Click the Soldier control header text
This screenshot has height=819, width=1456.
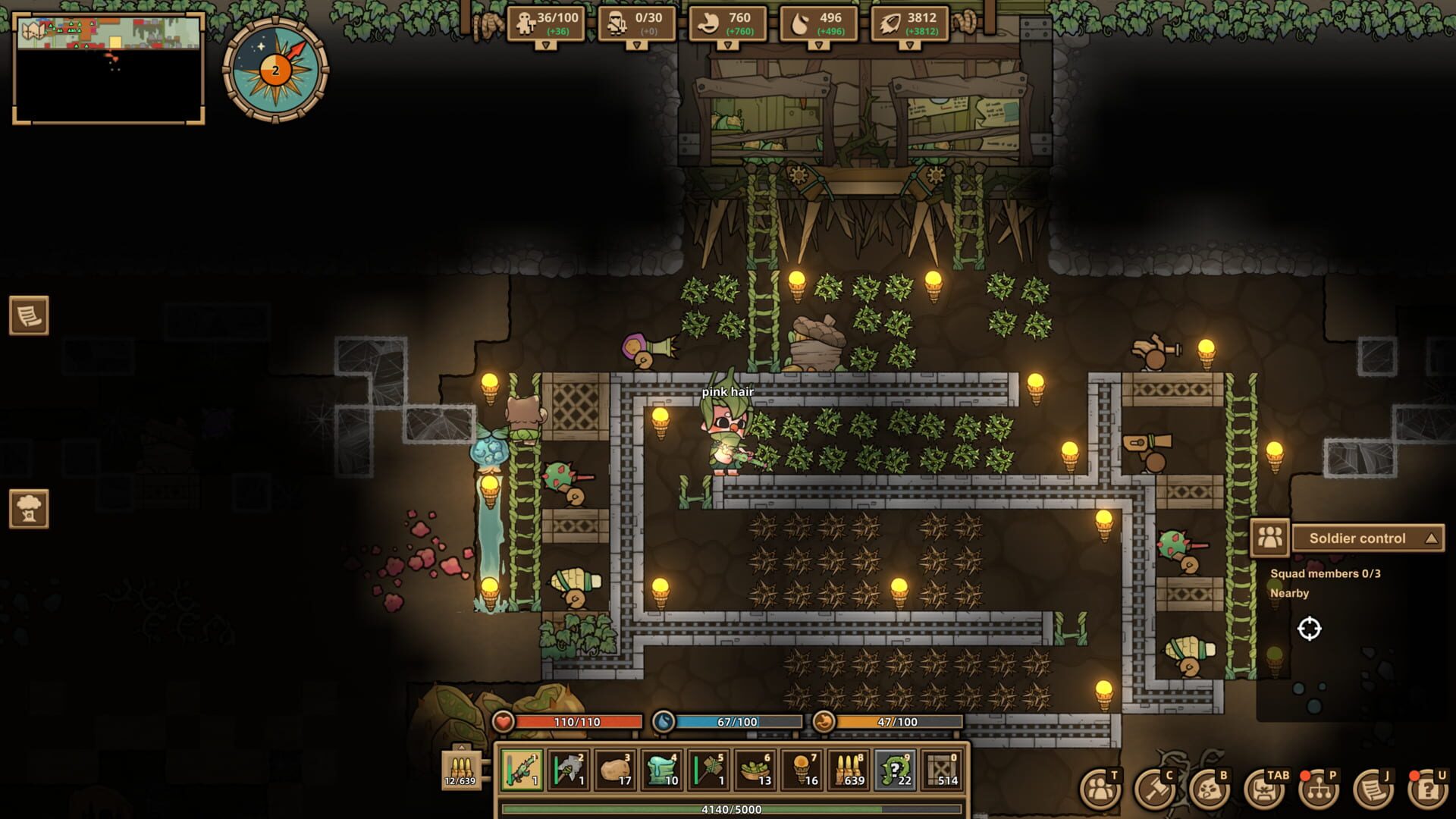pos(1357,538)
